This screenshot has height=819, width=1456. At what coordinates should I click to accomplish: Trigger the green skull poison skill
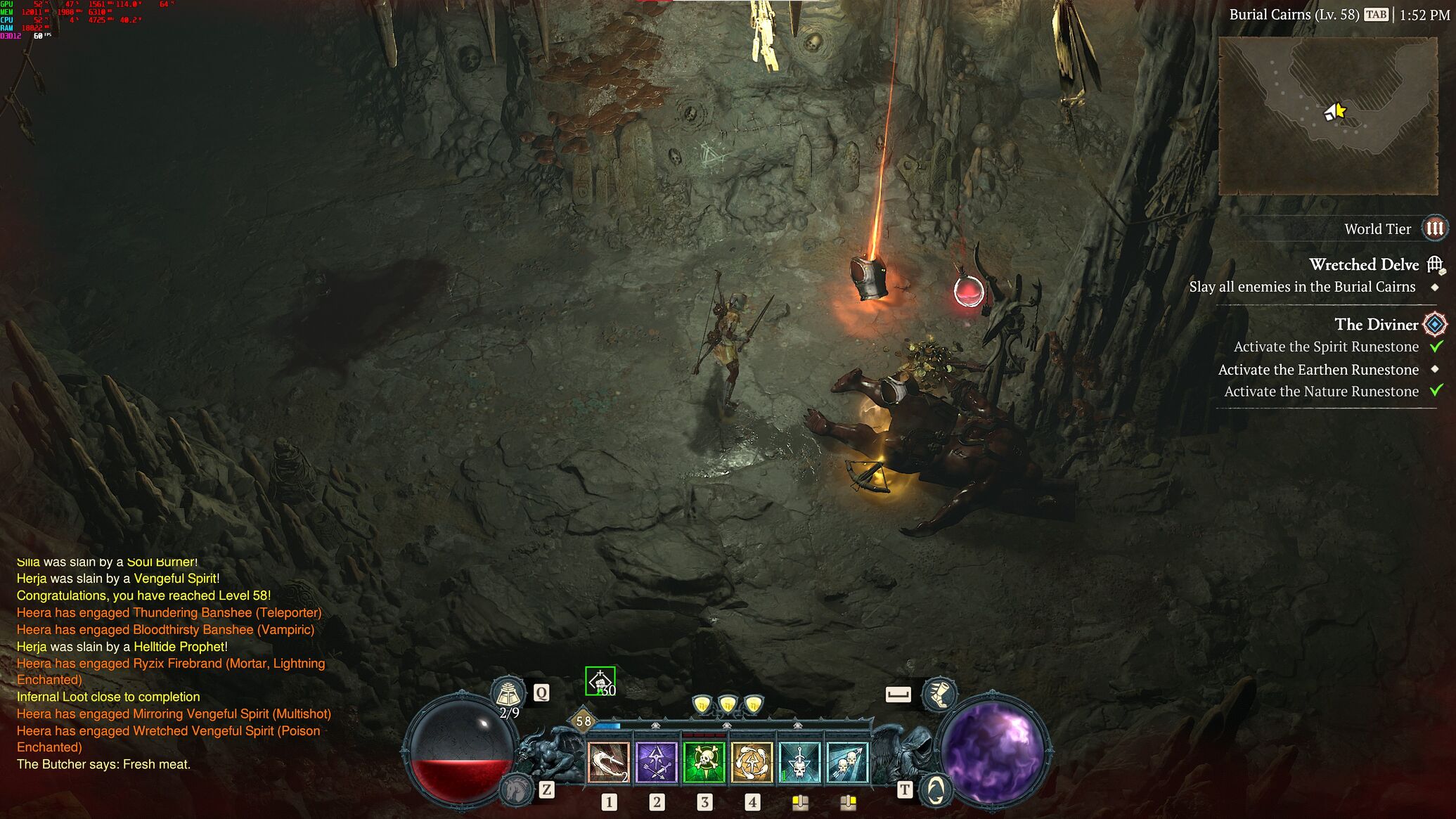click(x=704, y=762)
